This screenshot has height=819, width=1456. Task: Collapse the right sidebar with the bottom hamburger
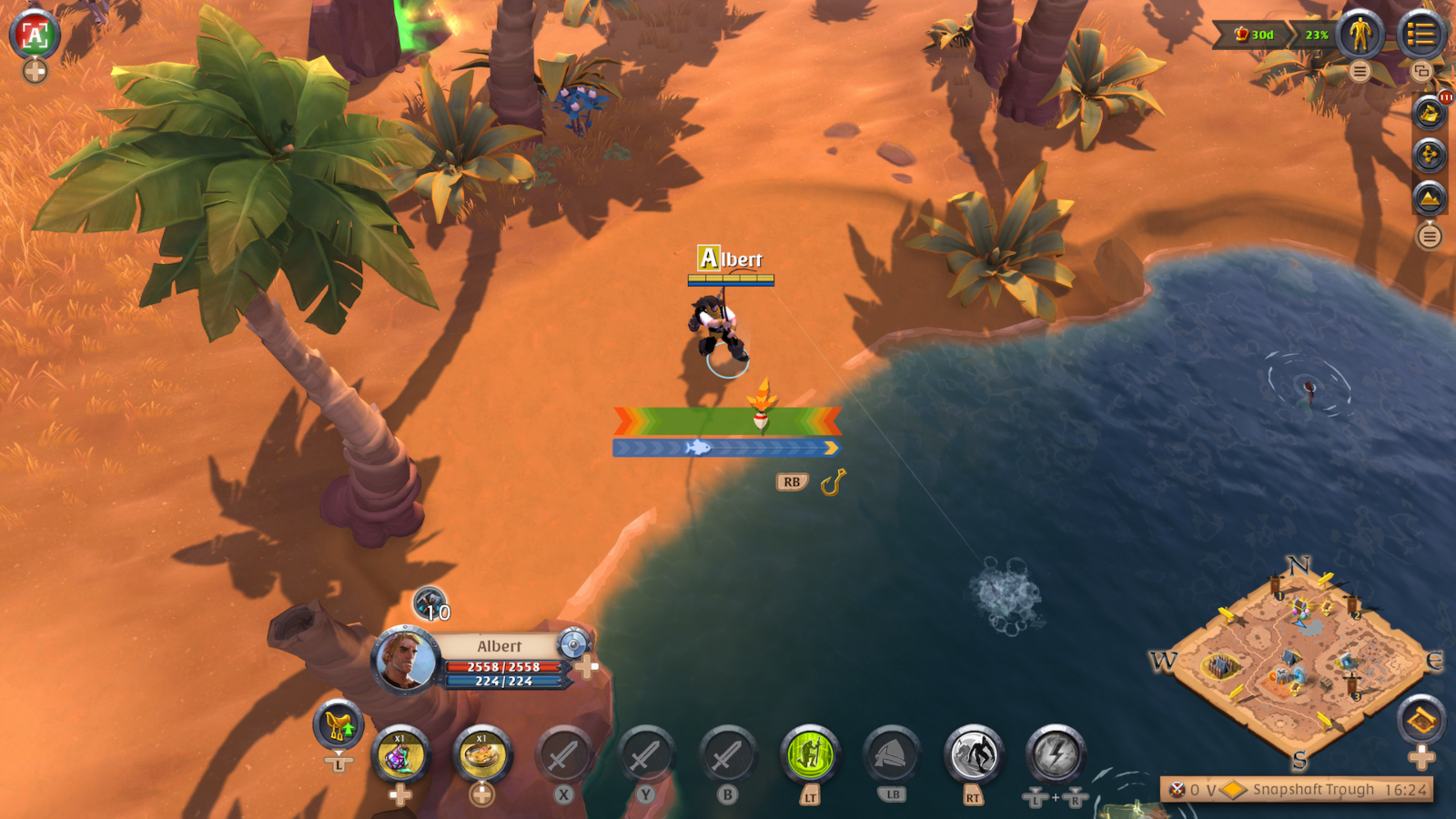coord(1428,235)
